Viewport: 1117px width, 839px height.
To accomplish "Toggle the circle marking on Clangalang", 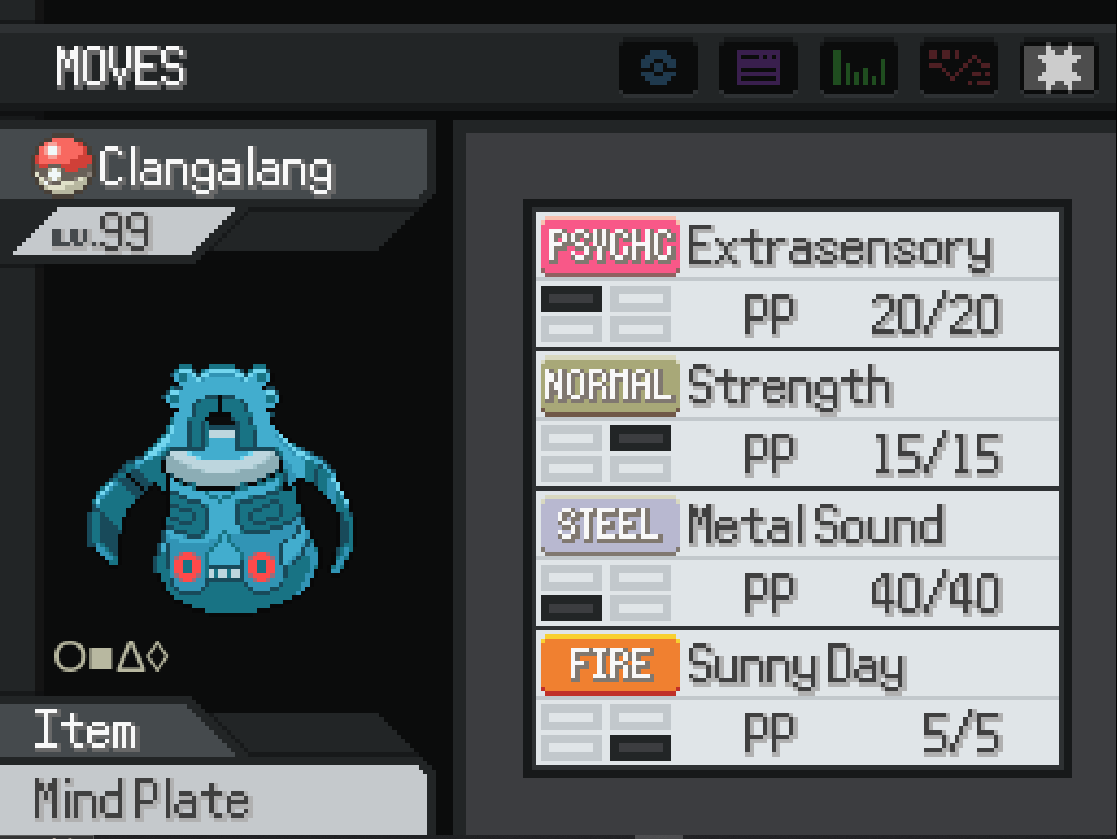I will pos(68,657).
